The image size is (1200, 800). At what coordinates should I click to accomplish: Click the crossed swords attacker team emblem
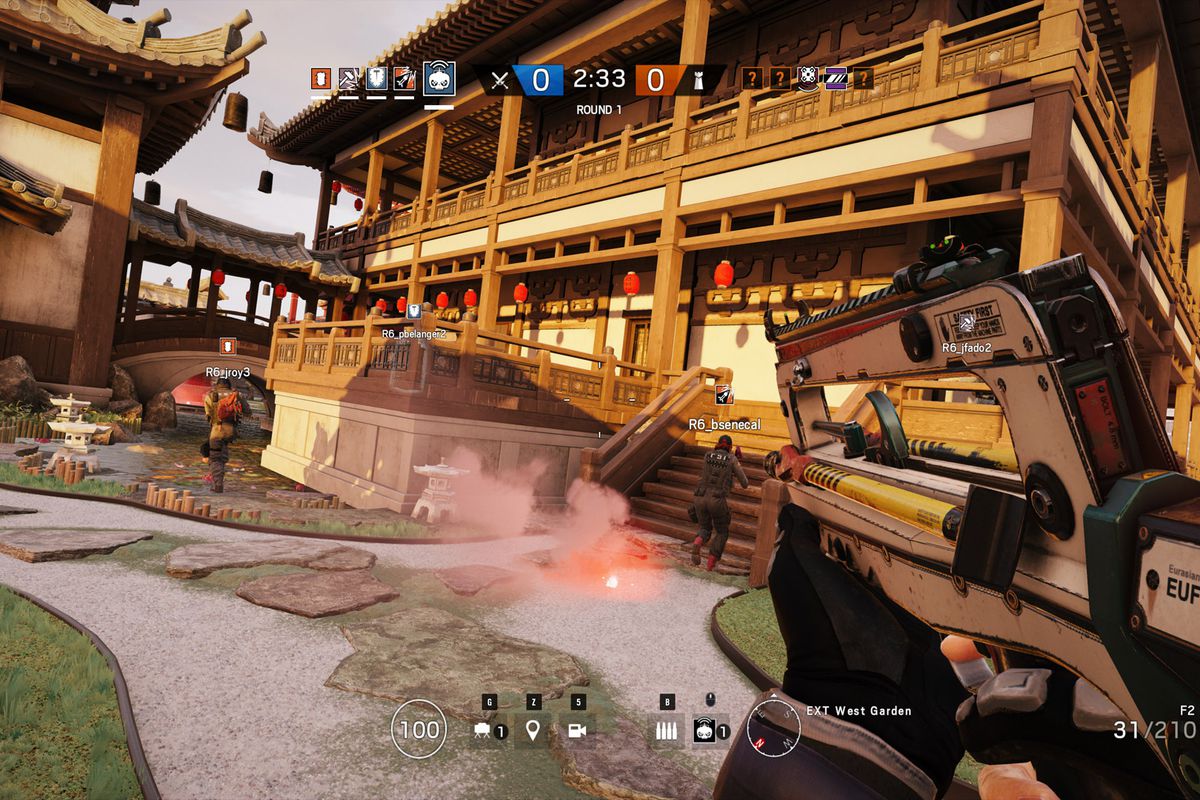500,80
